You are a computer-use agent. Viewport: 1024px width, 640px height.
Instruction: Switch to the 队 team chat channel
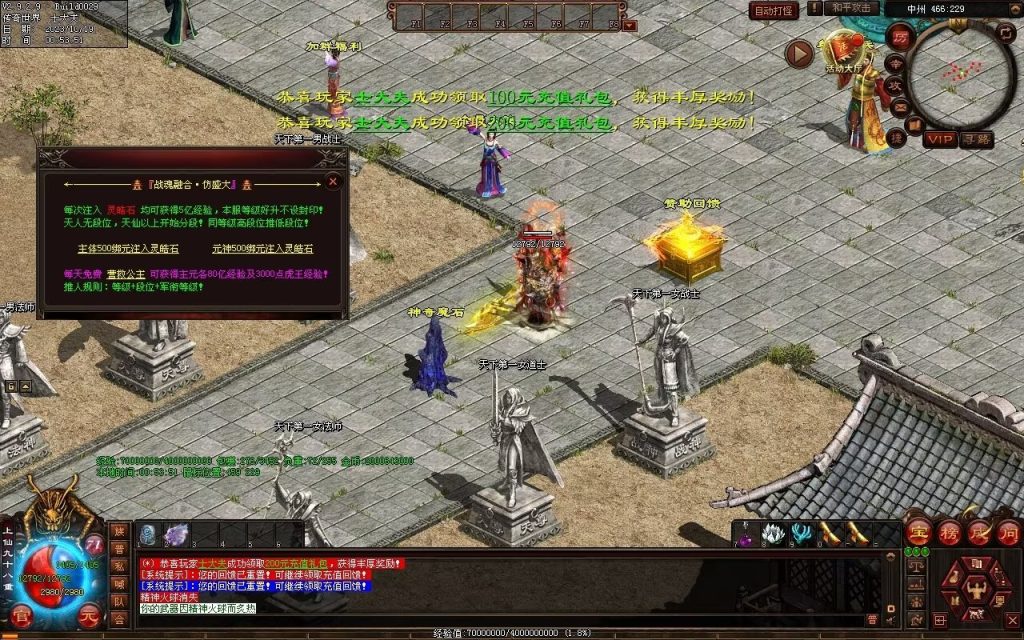pyautogui.click(x=119, y=601)
